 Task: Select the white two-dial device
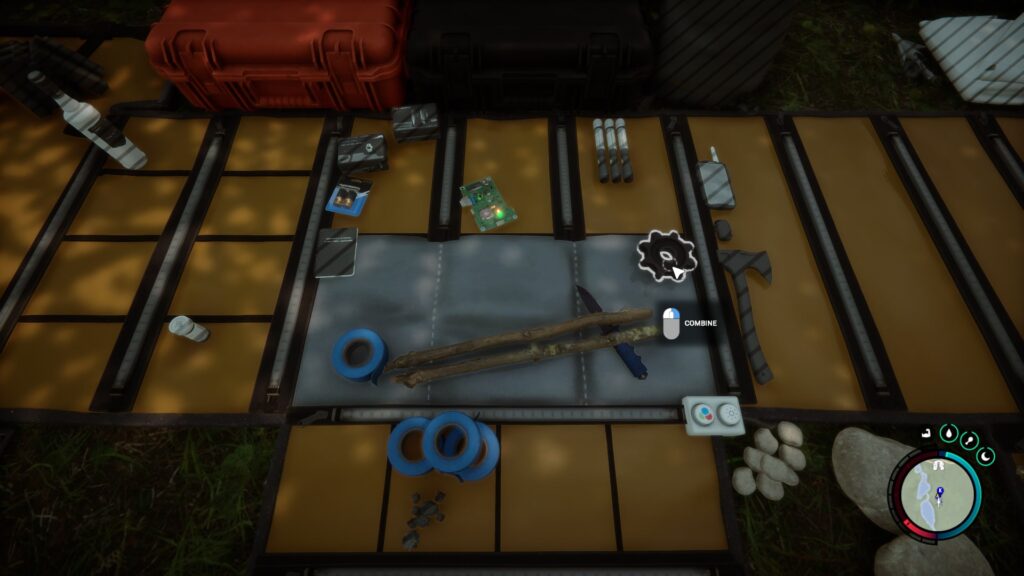tap(712, 415)
